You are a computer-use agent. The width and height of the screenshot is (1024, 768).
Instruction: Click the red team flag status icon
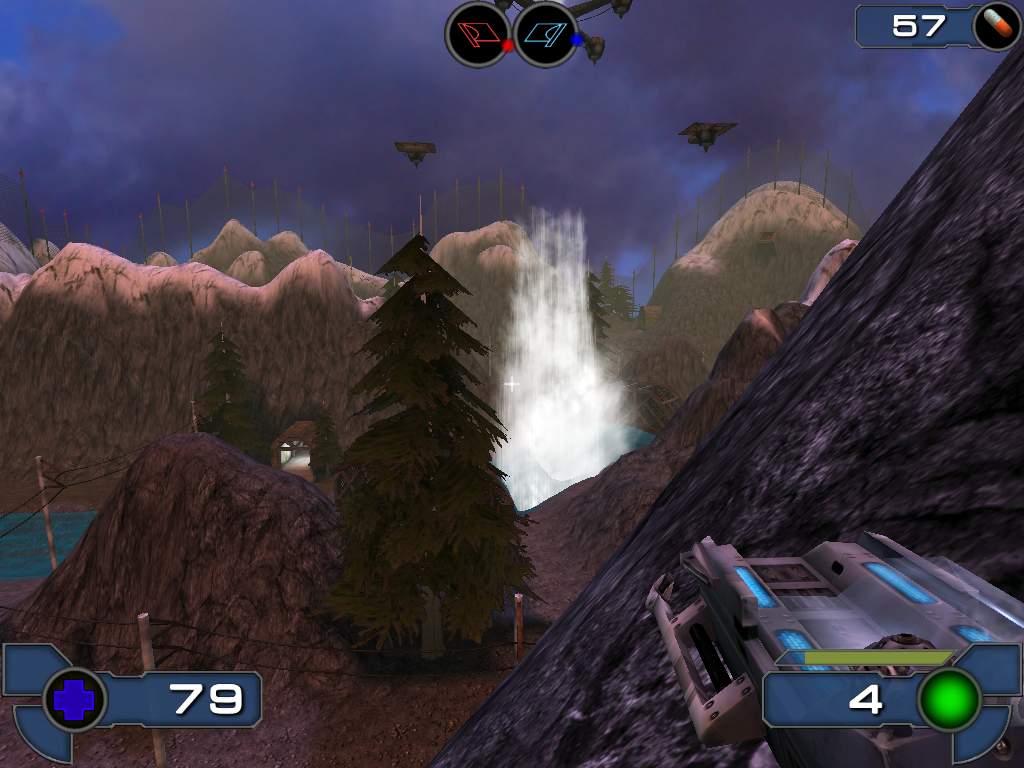(x=477, y=34)
